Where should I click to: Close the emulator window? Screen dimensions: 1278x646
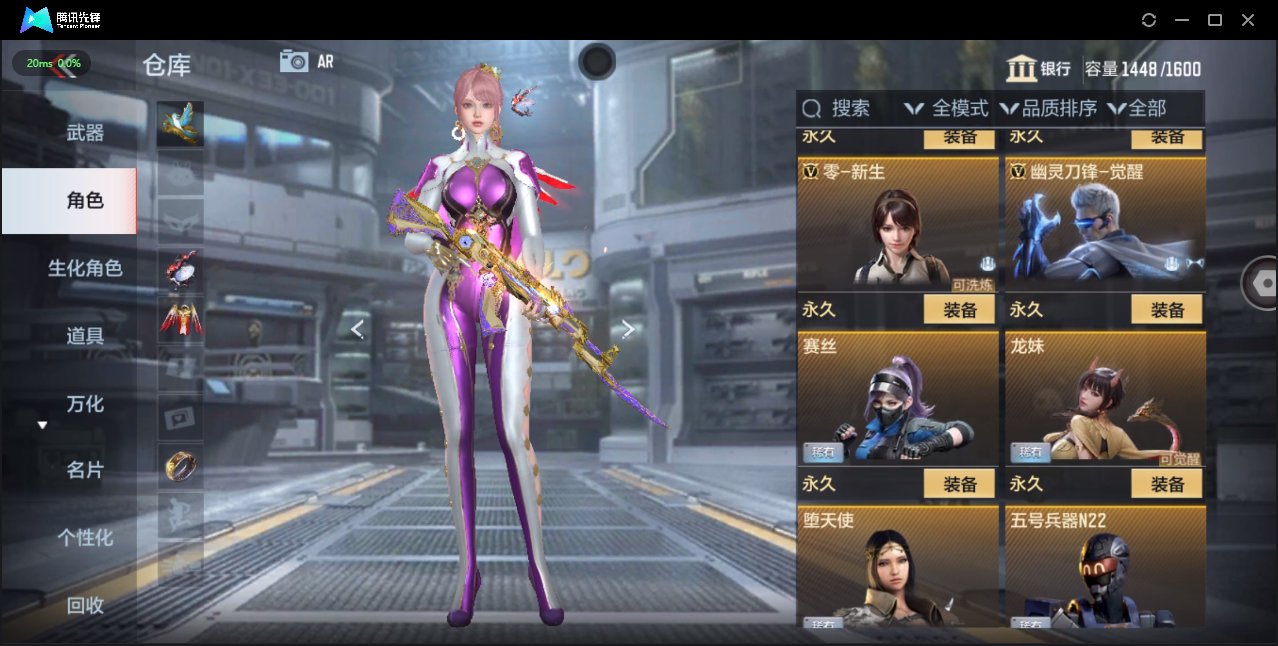pos(1248,20)
